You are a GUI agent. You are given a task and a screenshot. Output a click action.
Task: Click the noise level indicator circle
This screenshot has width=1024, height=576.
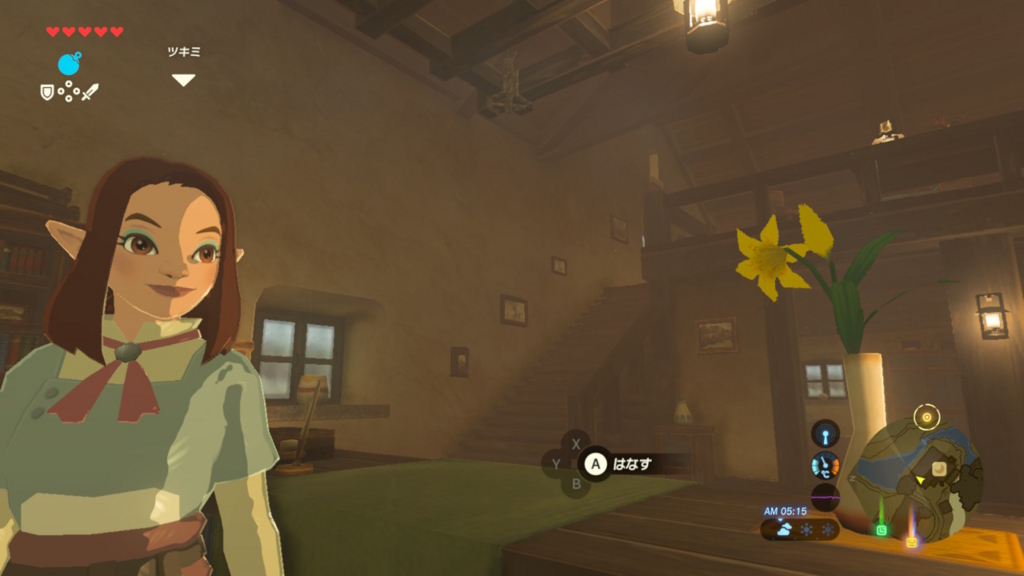(825, 497)
